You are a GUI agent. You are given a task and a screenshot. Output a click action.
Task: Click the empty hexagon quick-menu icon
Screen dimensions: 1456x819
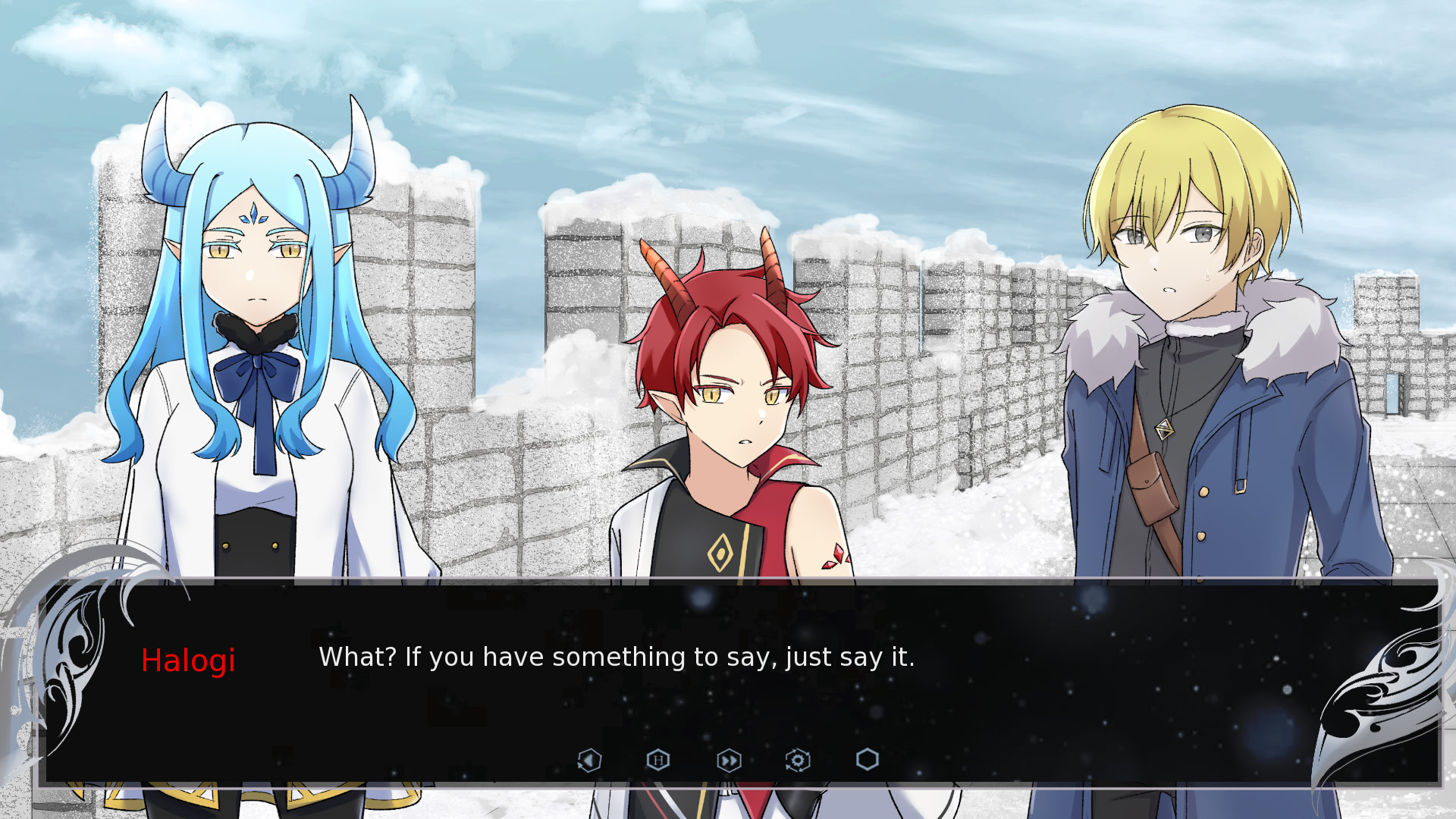click(x=868, y=759)
